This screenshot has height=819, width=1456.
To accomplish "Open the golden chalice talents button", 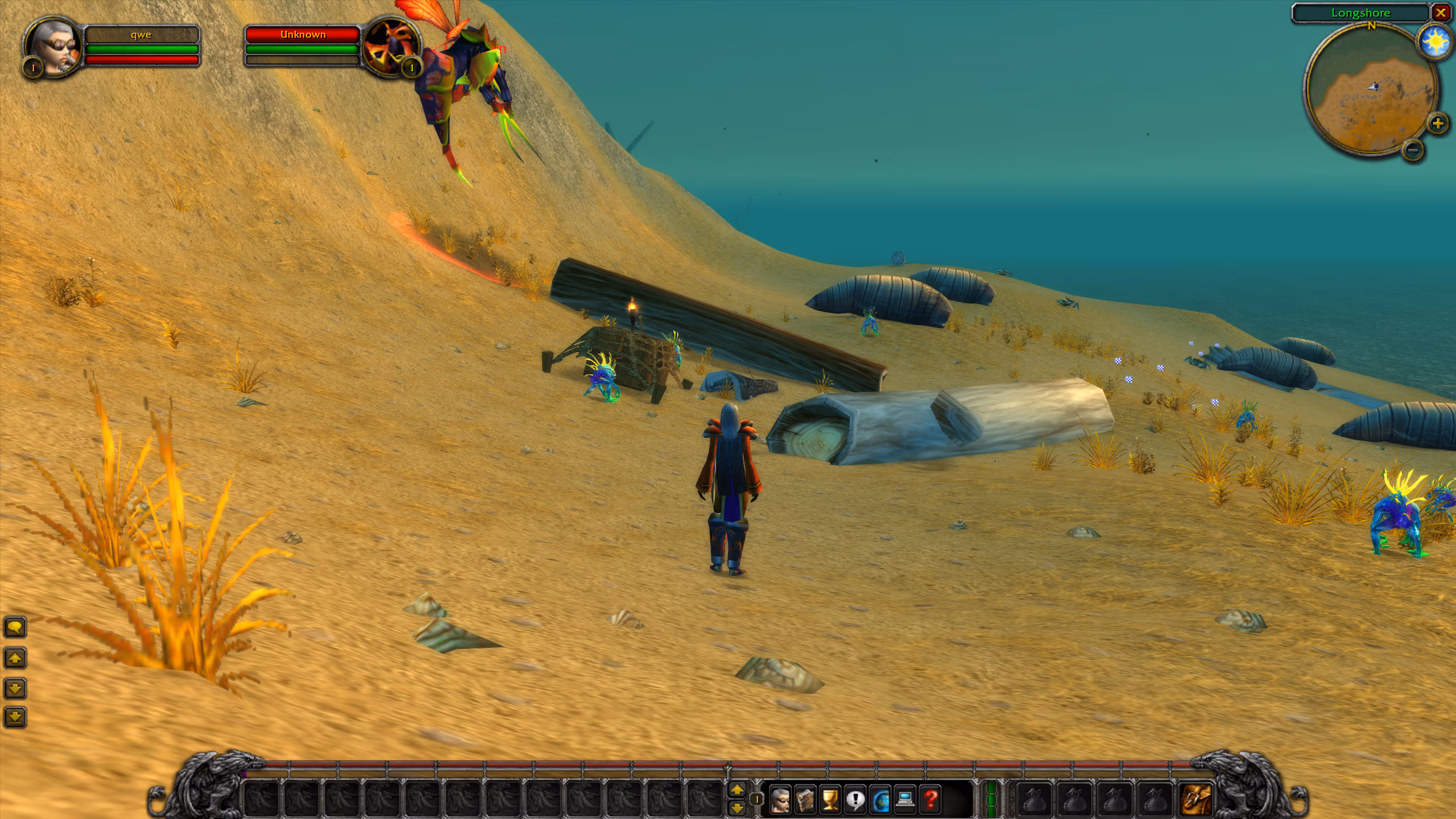I will coord(830,800).
